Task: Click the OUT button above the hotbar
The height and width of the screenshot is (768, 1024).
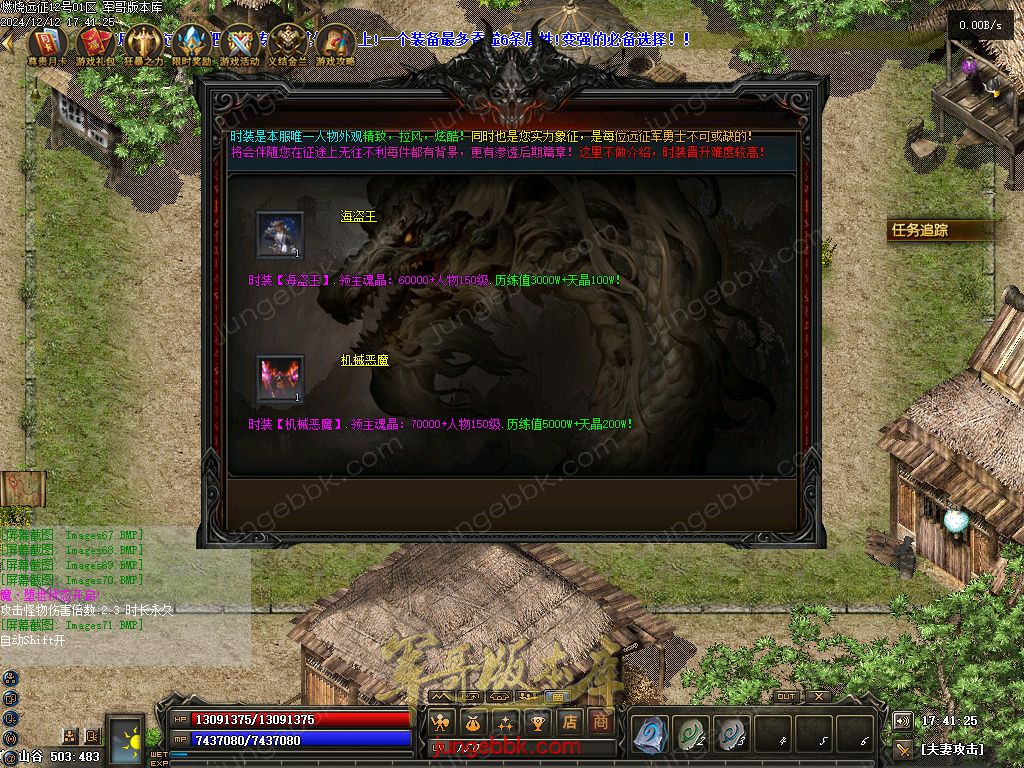Action: pos(787,696)
